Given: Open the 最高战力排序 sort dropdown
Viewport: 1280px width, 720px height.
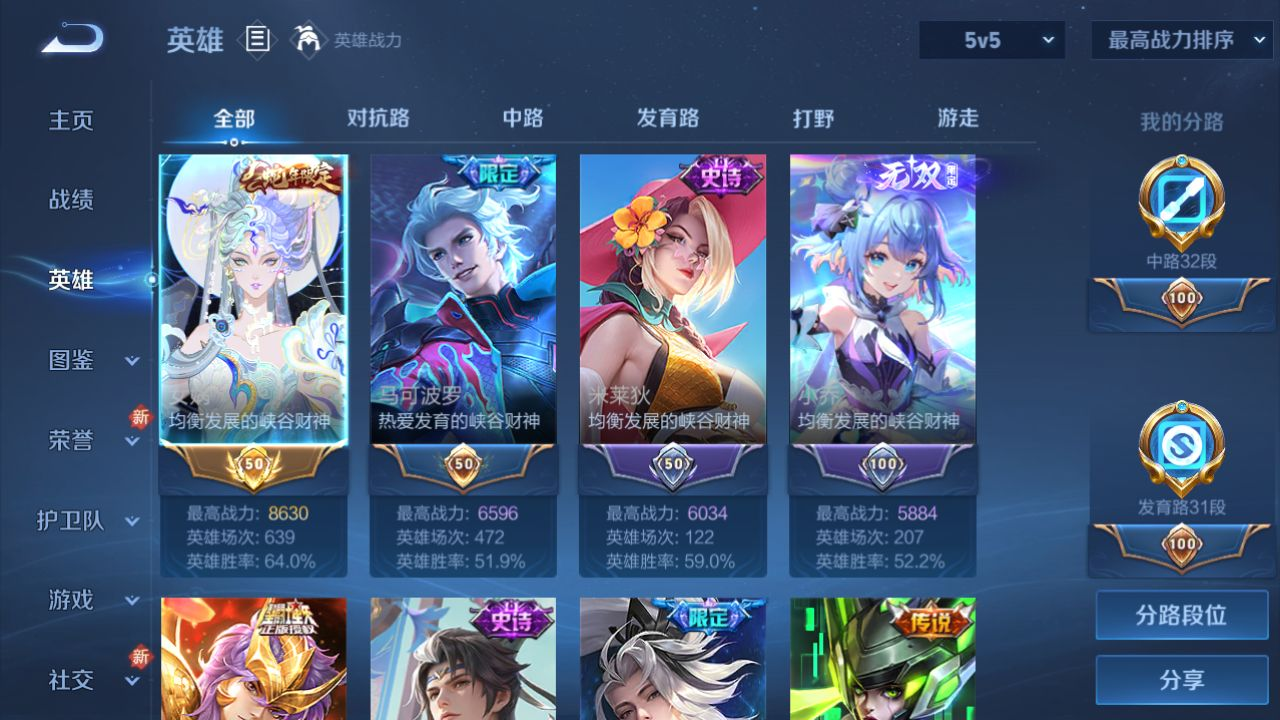Looking at the screenshot, I should [x=1181, y=40].
